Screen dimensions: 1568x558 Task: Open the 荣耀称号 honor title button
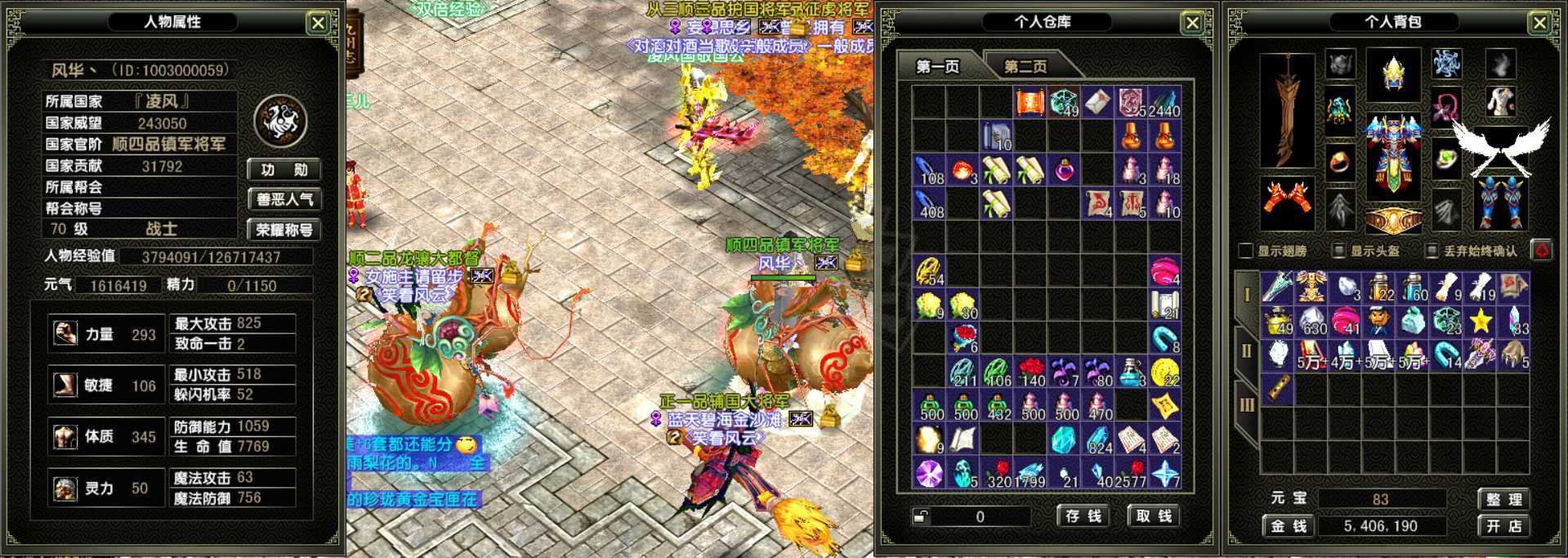(284, 230)
